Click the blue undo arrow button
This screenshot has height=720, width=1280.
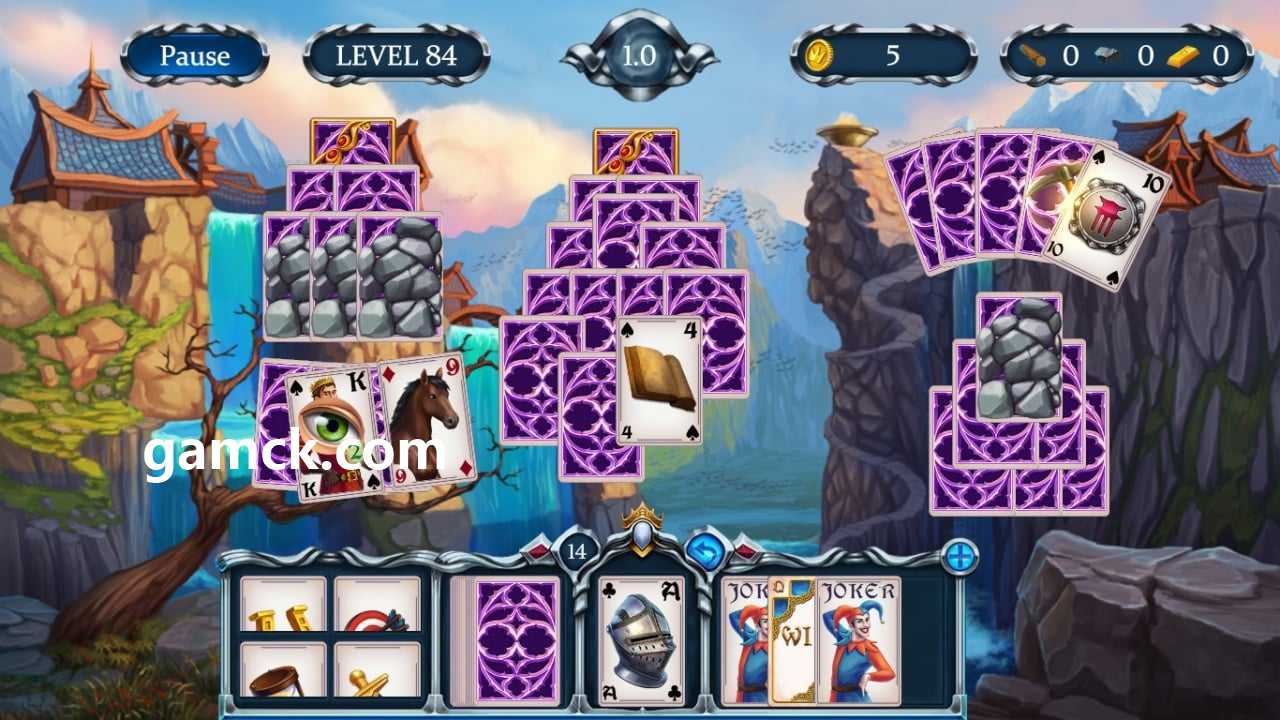(706, 551)
